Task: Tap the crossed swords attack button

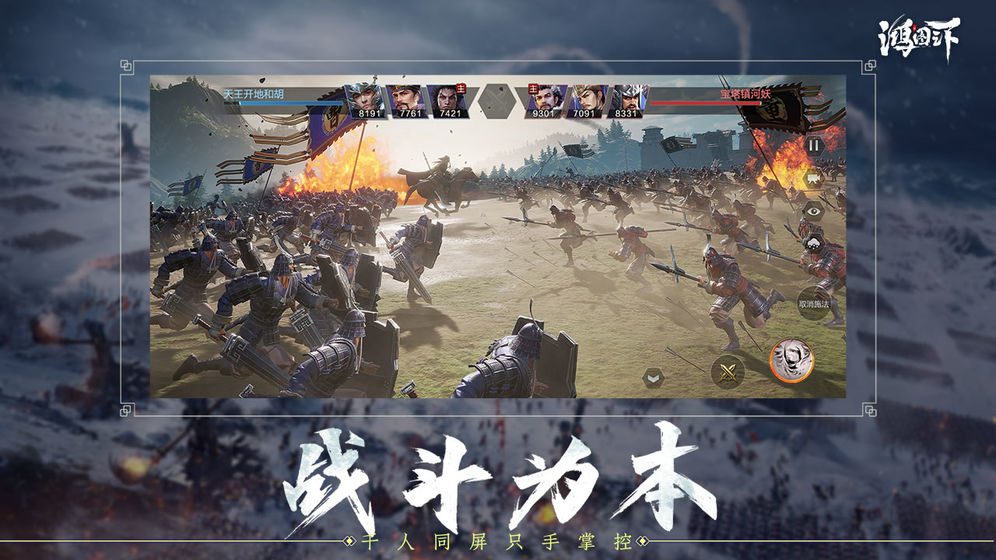Action: click(x=727, y=372)
